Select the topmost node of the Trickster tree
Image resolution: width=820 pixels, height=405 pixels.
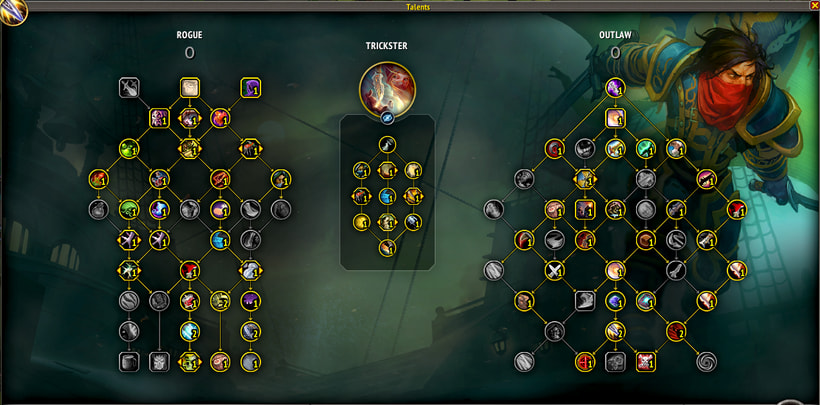click(387, 145)
